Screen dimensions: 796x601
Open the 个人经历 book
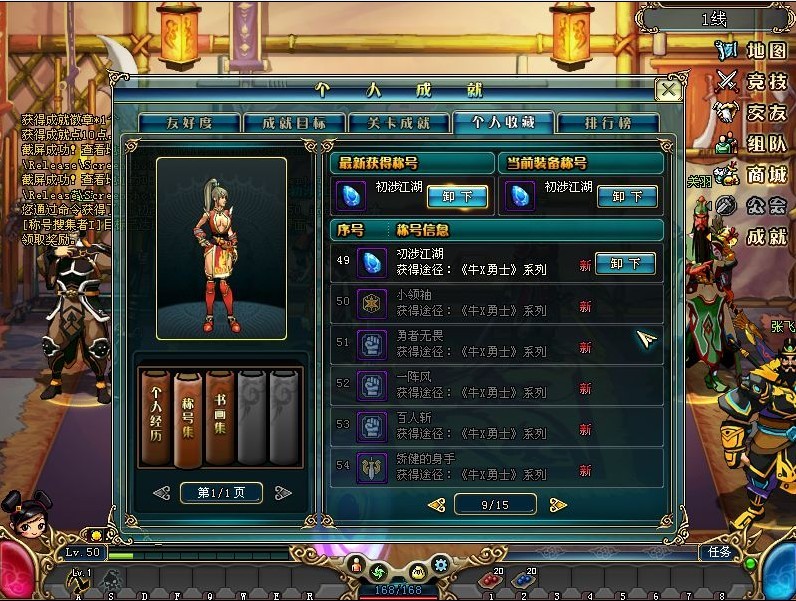pyautogui.click(x=156, y=418)
